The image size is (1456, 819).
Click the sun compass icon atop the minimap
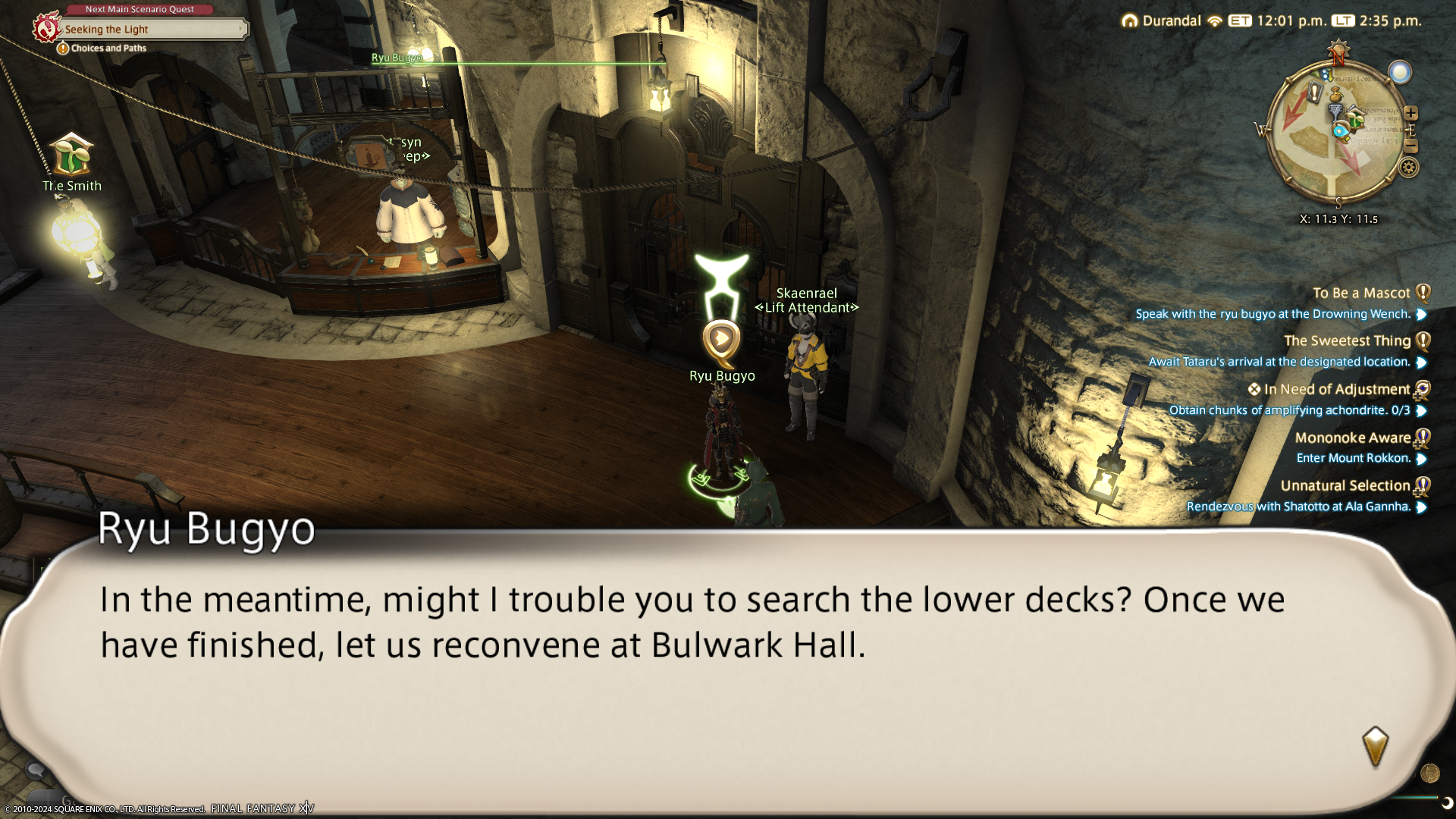(x=1338, y=52)
